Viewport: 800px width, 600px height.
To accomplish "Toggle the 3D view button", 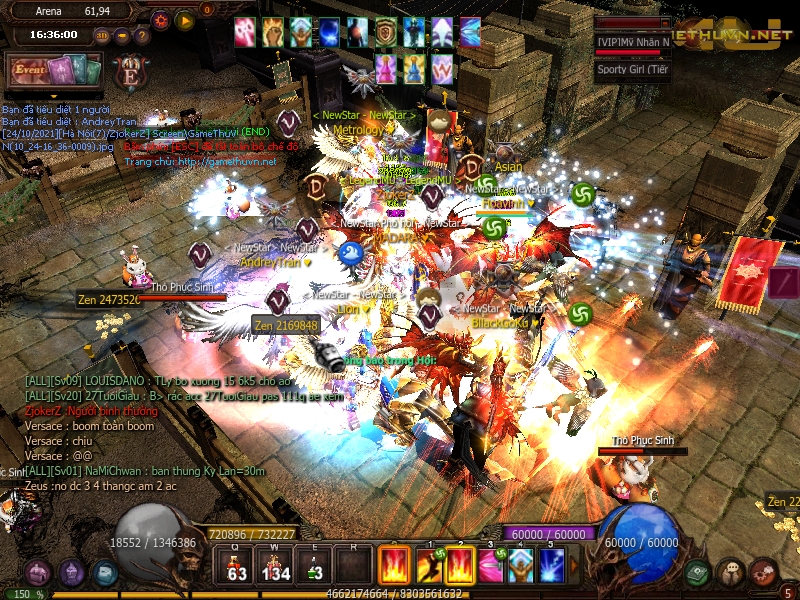I will [x=102, y=35].
